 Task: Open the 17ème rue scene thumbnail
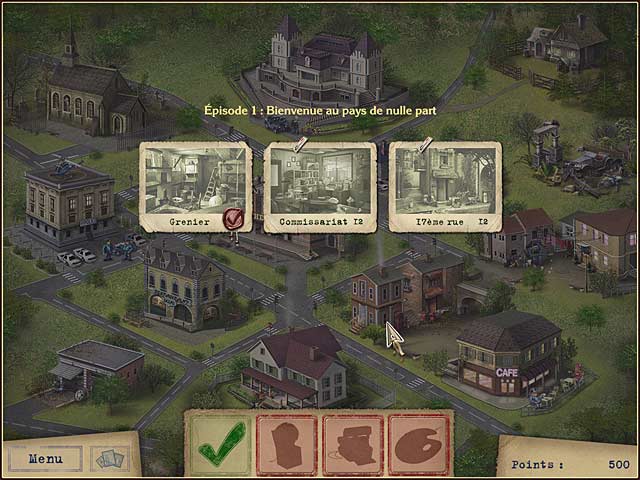445,181
